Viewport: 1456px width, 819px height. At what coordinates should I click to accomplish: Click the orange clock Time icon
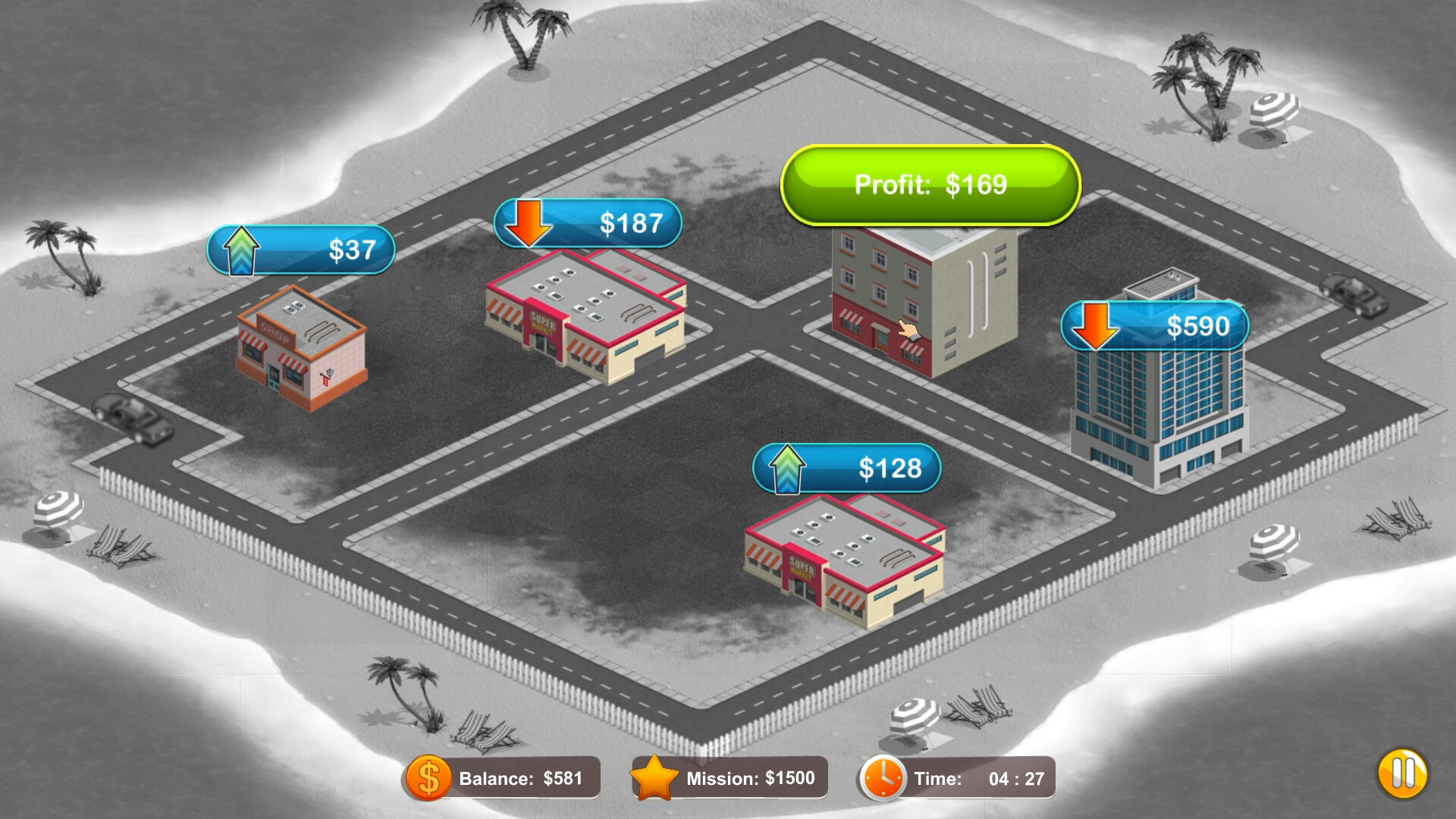[882, 777]
